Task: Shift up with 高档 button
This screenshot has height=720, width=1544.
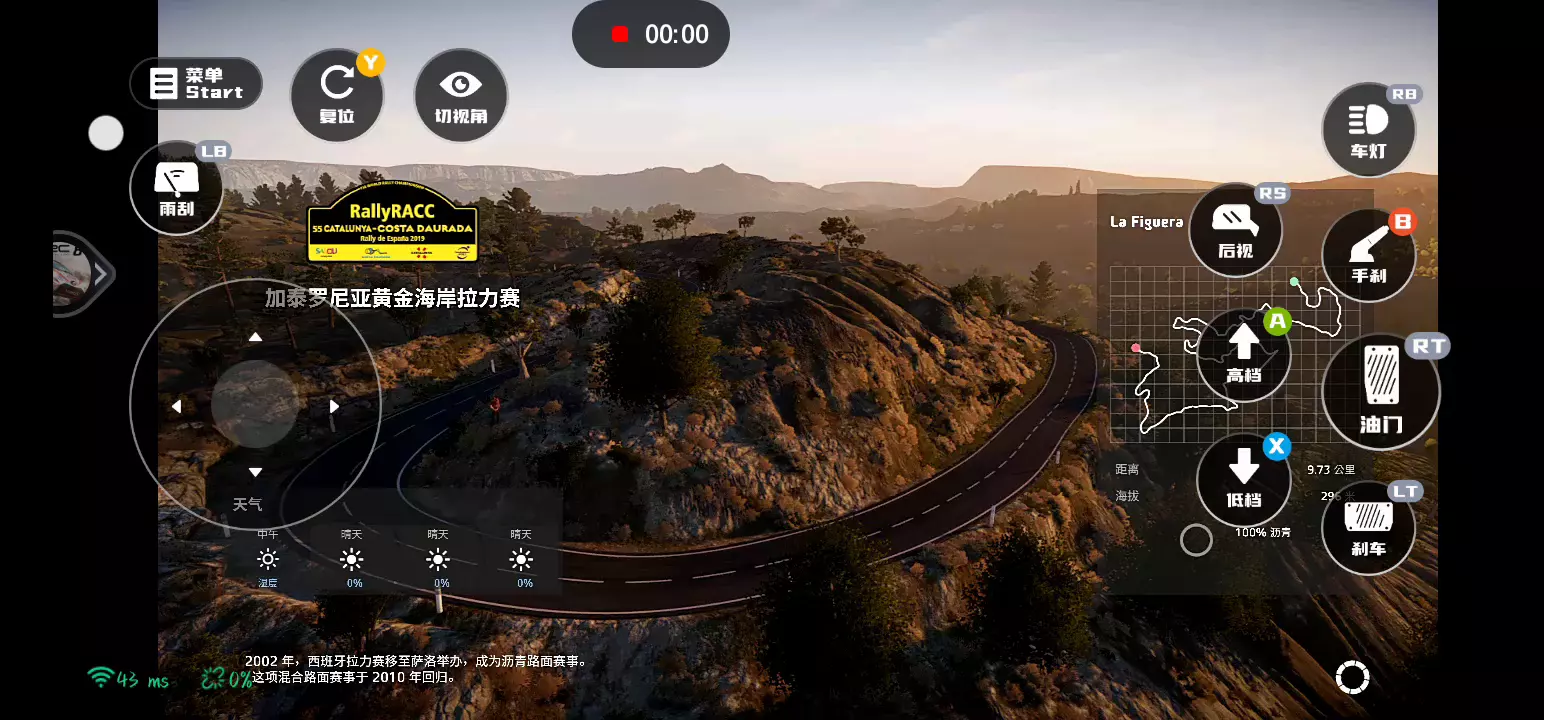Action: [x=1243, y=355]
